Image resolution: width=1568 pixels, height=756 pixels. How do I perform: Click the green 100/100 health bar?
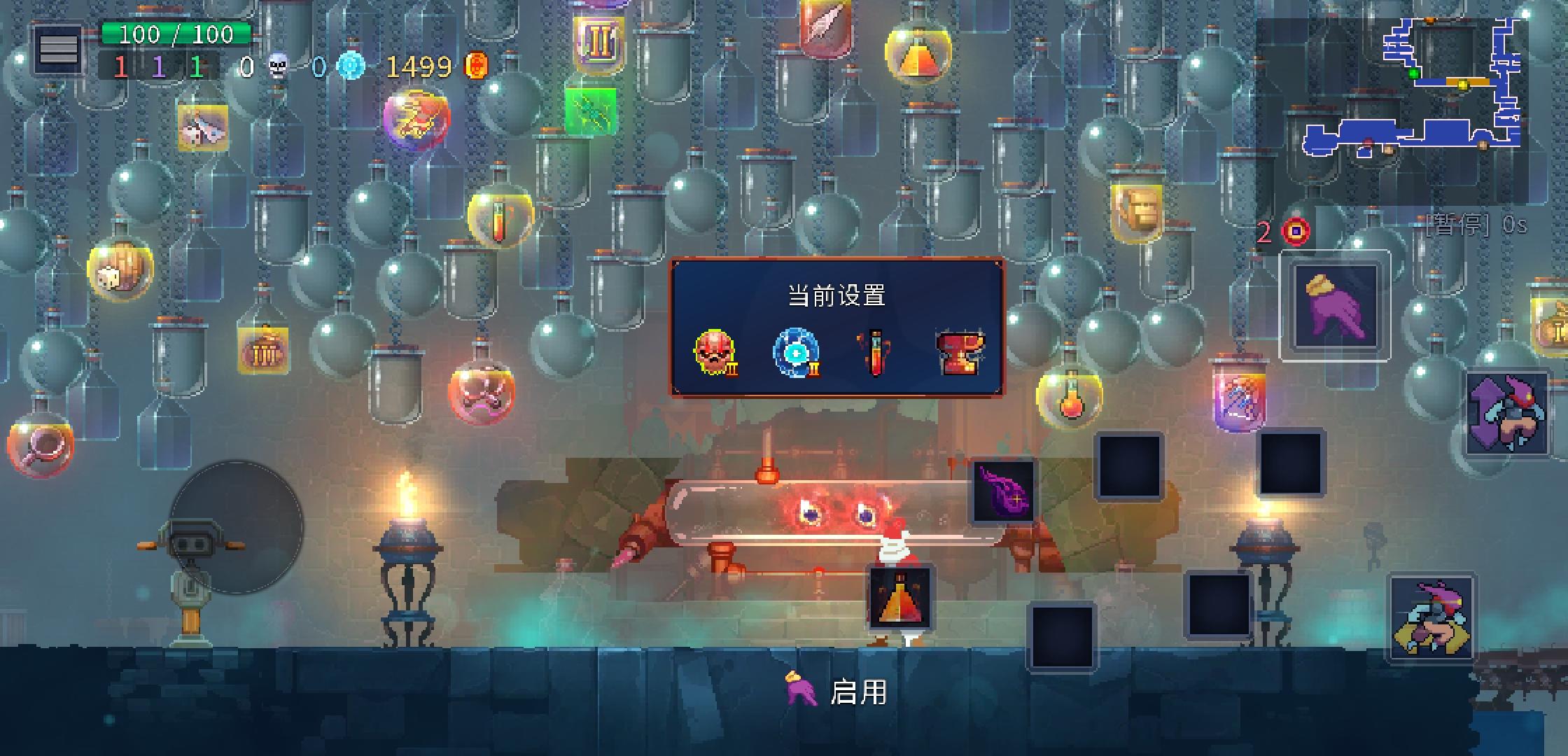tap(175, 33)
